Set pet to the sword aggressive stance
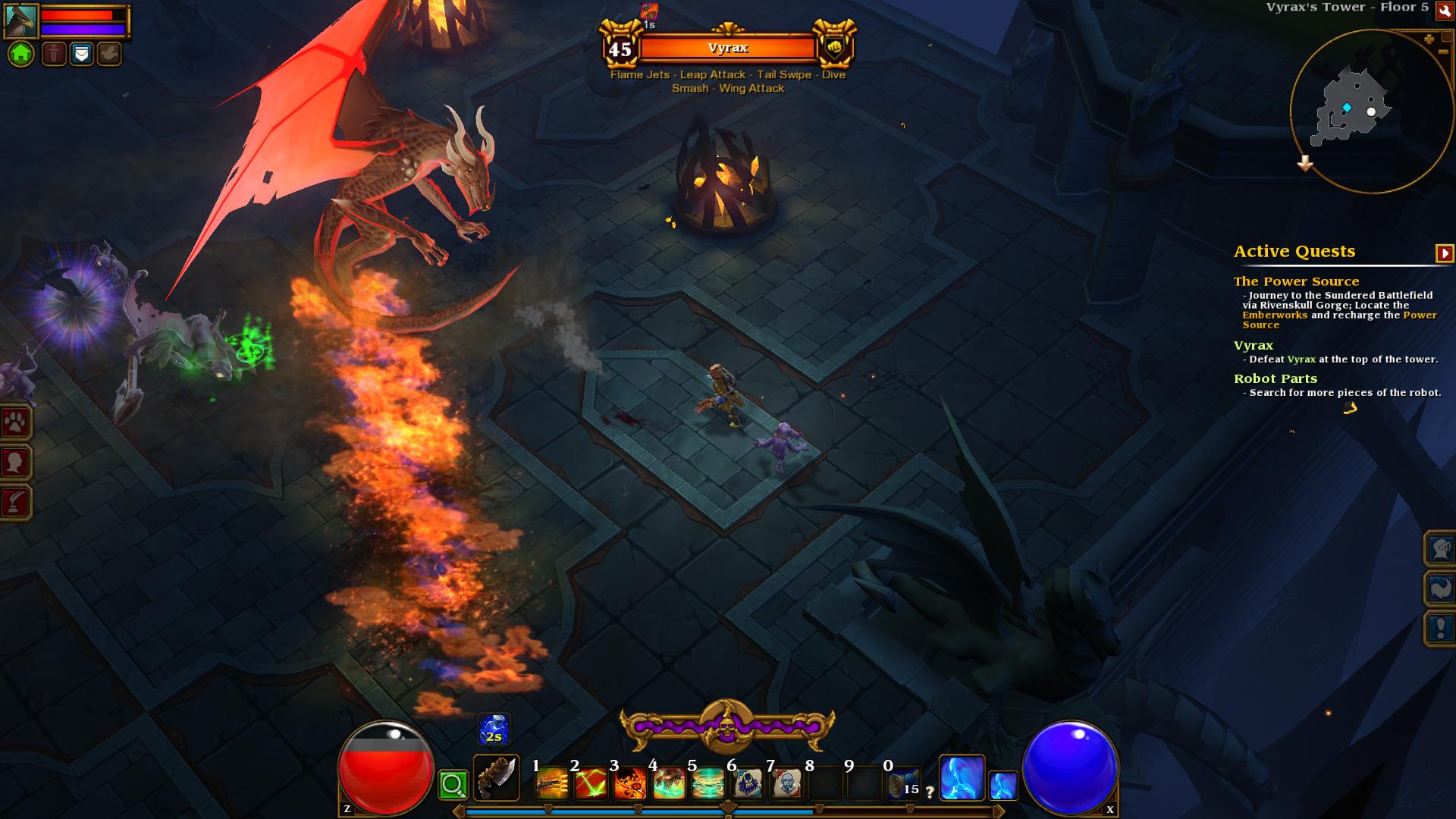Image resolution: width=1456 pixels, height=819 pixels. tap(54, 54)
